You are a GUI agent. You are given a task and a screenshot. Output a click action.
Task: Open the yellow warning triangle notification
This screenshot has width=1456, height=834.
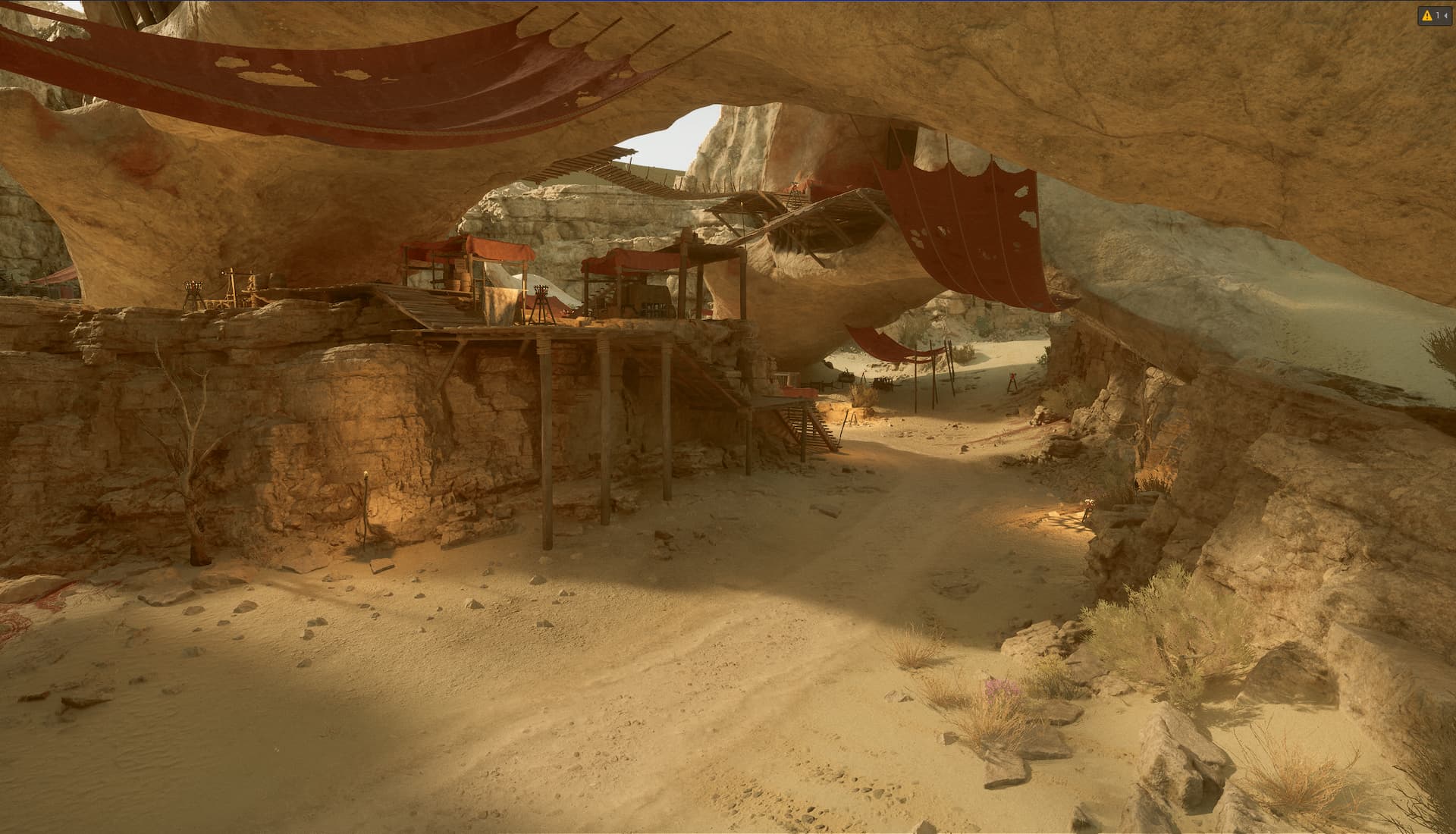pyautogui.click(x=1427, y=15)
